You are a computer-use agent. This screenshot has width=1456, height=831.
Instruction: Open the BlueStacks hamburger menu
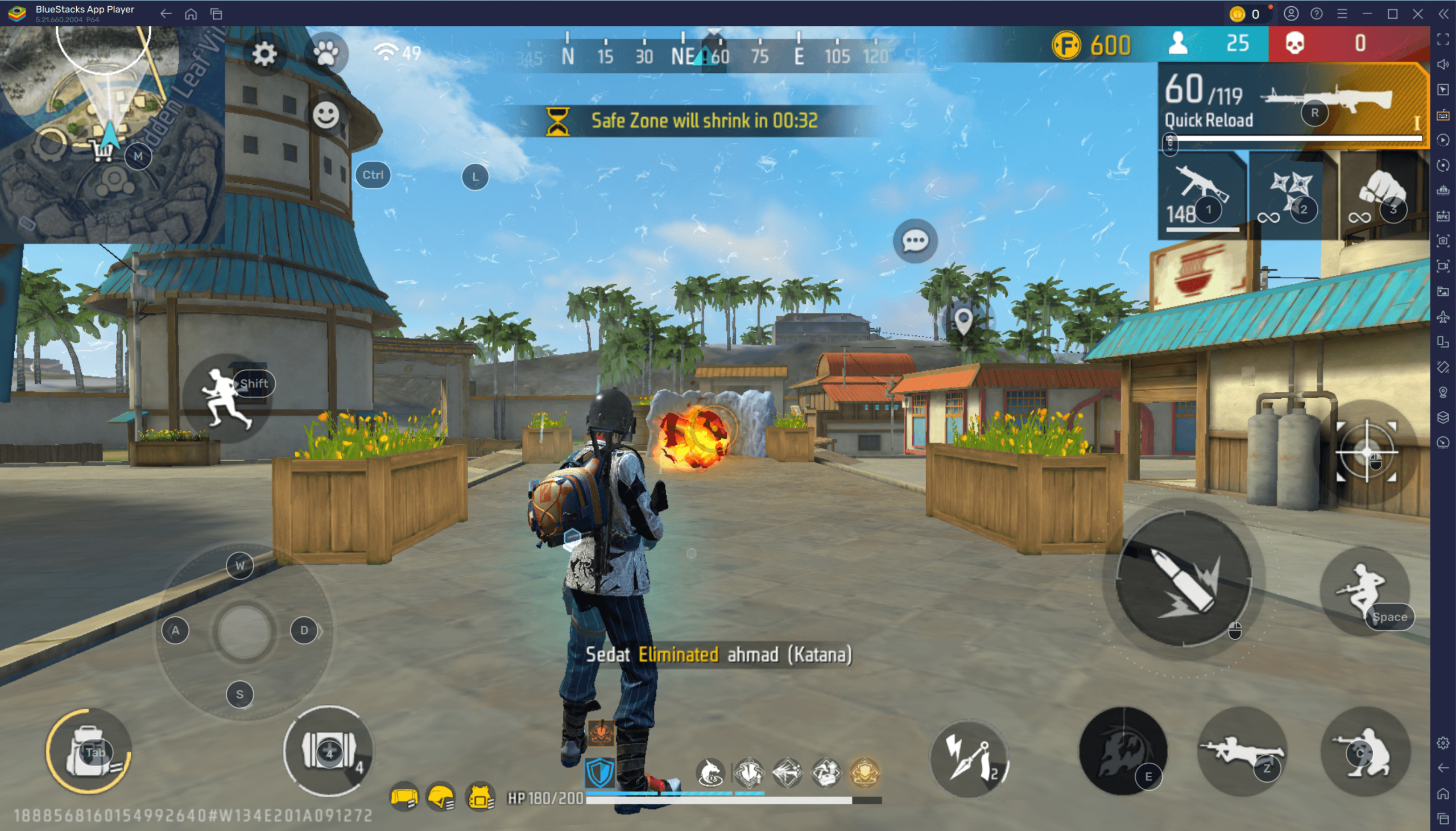1342,13
